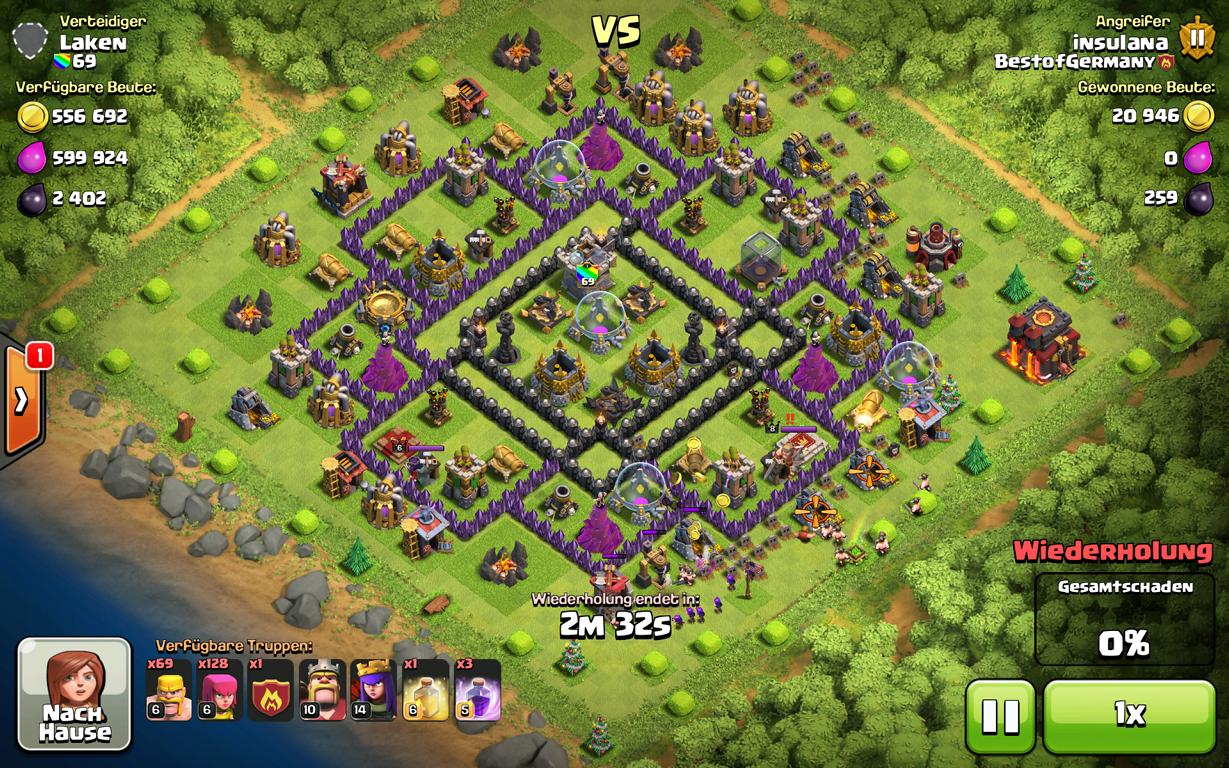Select the Archer troop slot
This screenshot has height=768, width=1229.
(220, 690)
